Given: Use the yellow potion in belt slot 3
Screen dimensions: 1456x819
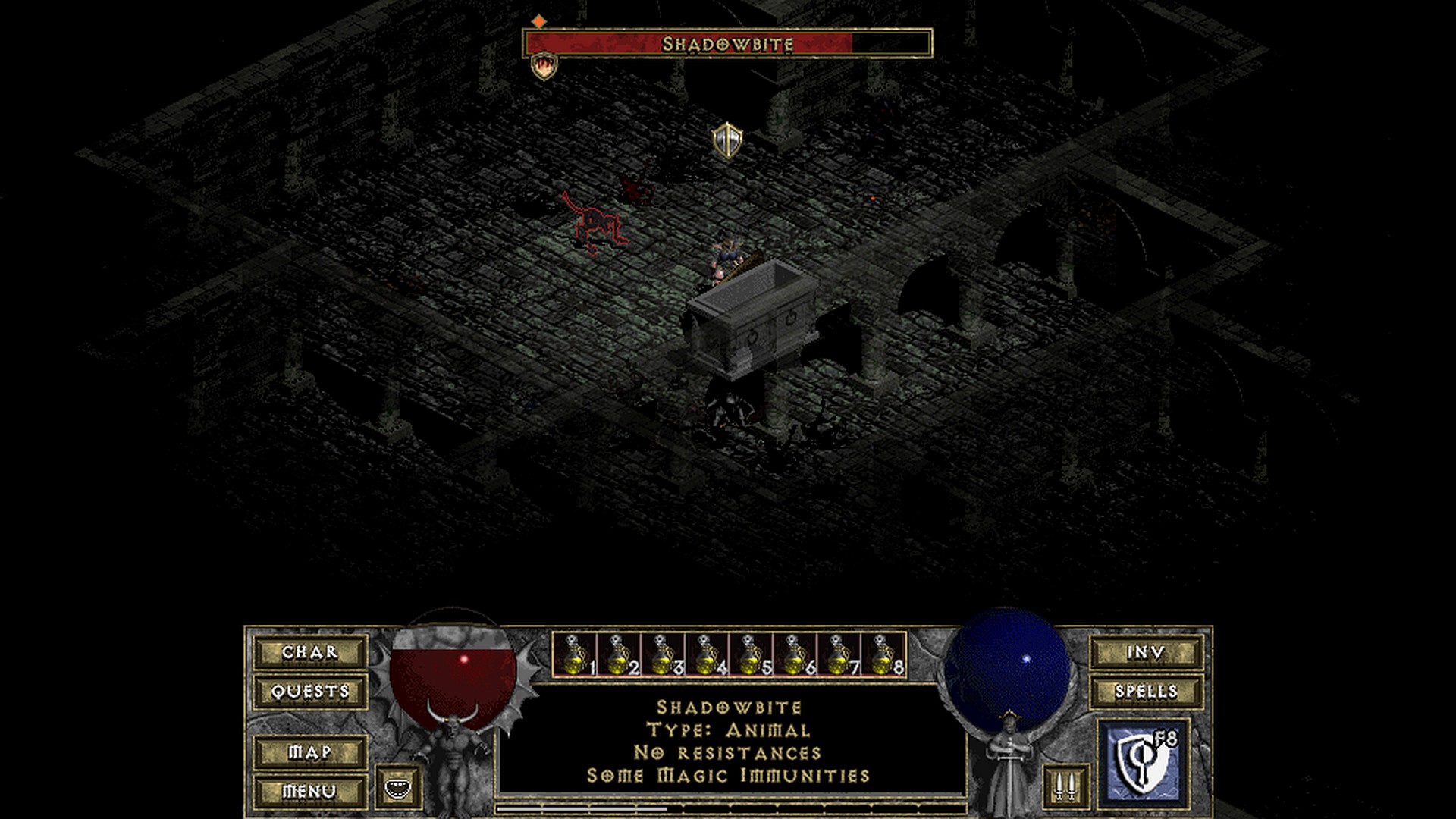Looking at the screenshot, I should (663, 654).
